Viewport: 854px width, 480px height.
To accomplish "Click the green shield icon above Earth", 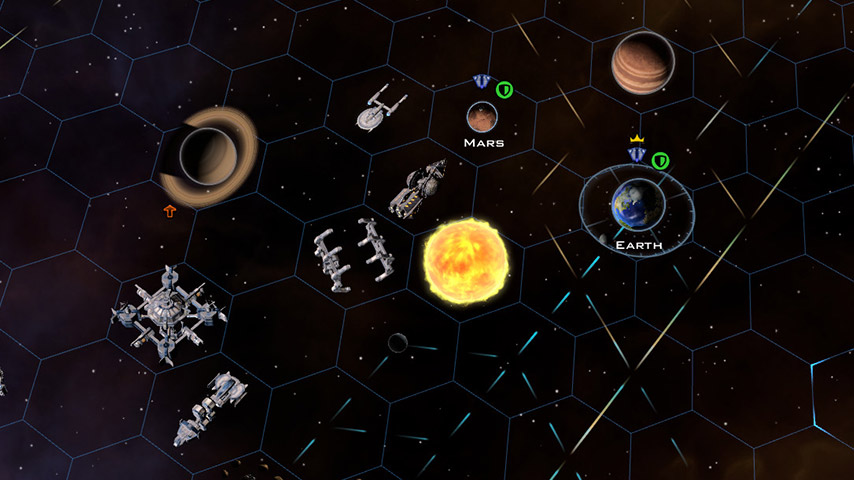I will (660, 160).
